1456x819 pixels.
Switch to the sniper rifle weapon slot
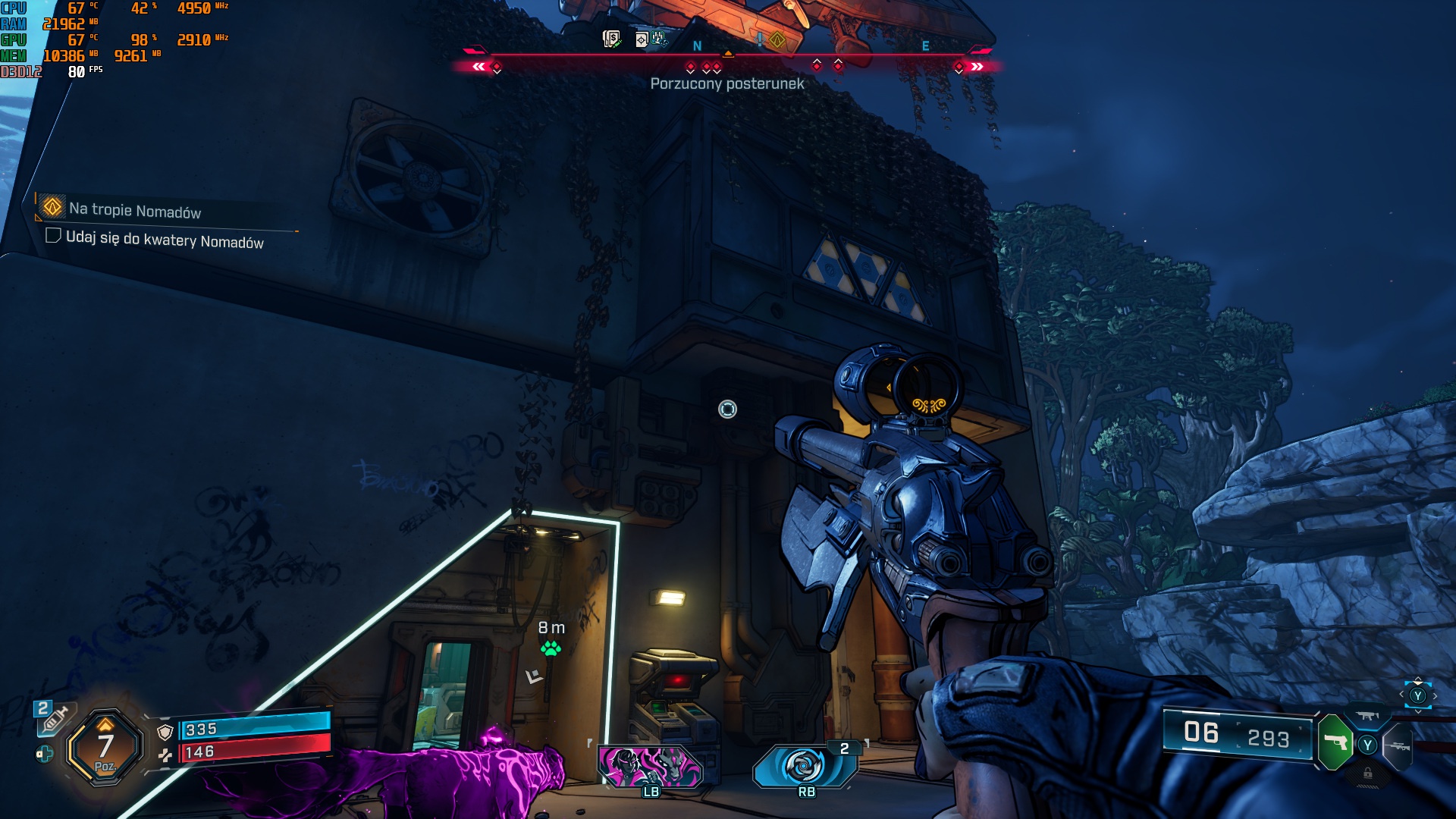(x=1398, y=746)
